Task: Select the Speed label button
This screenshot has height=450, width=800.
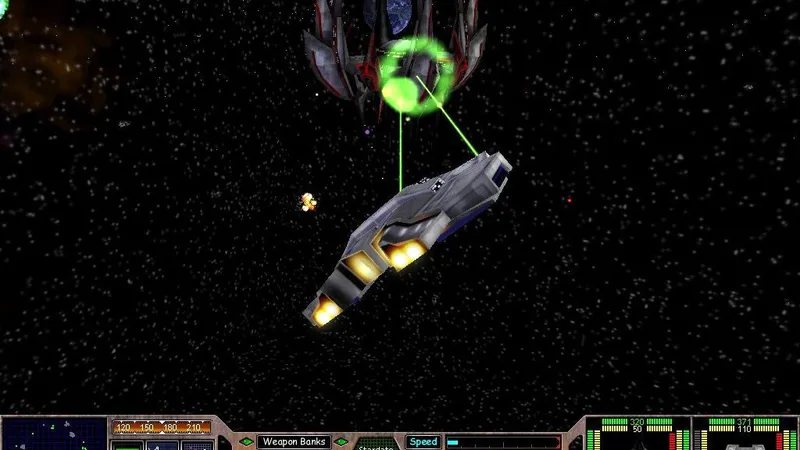Action: pyautogui.click(x=422, y=441)
